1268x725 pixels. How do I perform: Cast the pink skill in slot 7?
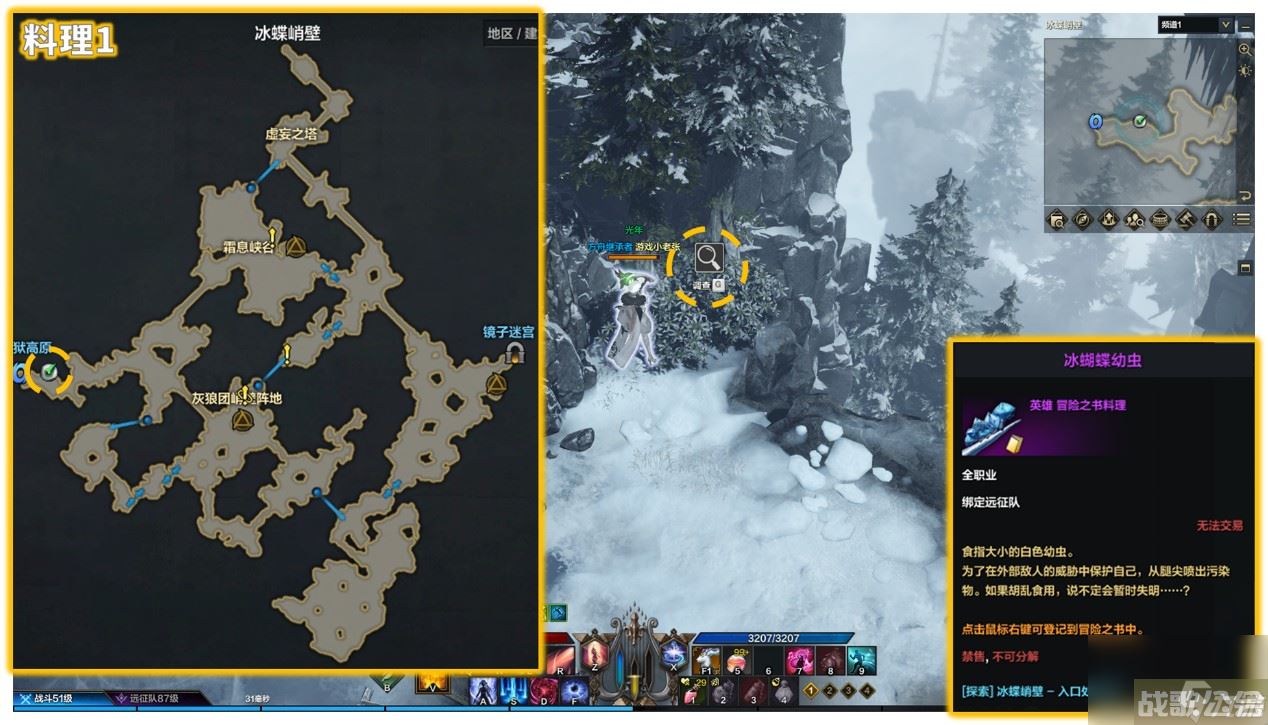pos(800,661)
